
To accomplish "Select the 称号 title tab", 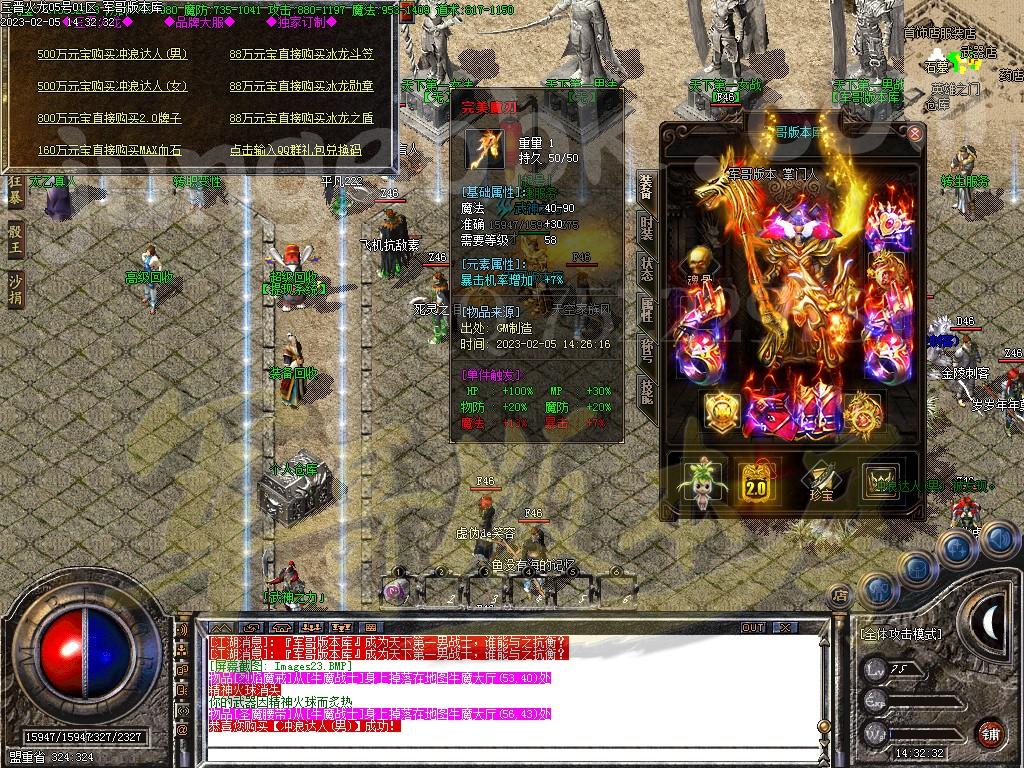I will (x=647, y=352).
